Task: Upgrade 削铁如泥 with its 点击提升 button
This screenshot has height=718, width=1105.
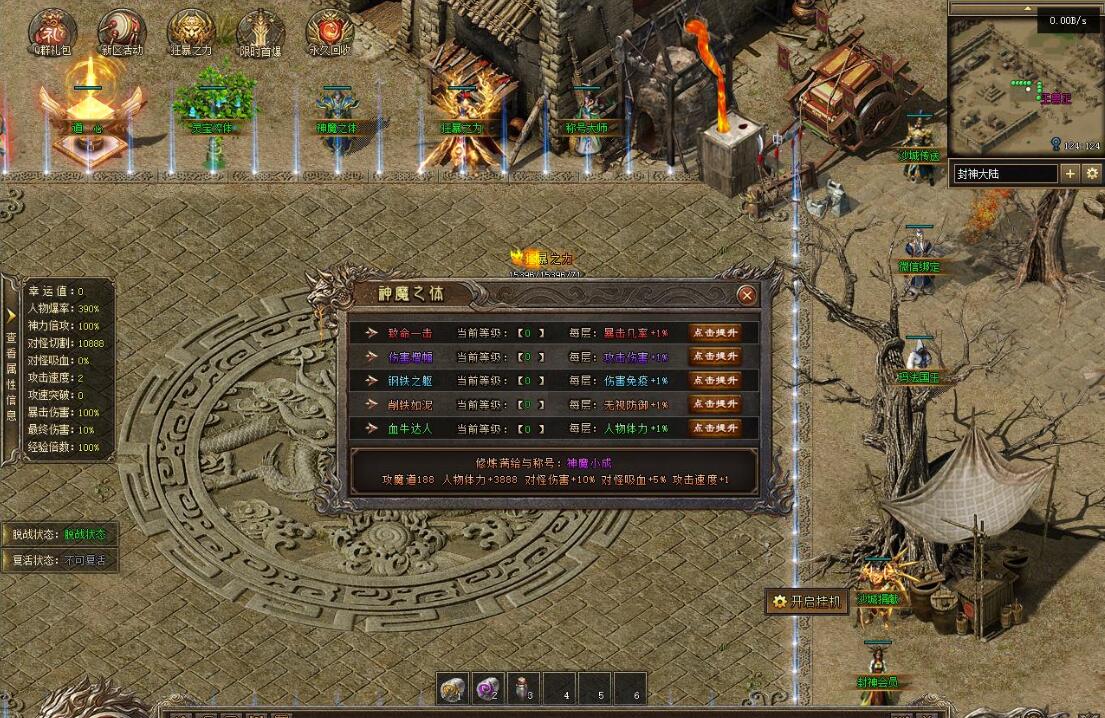Action: coord(715,404)
